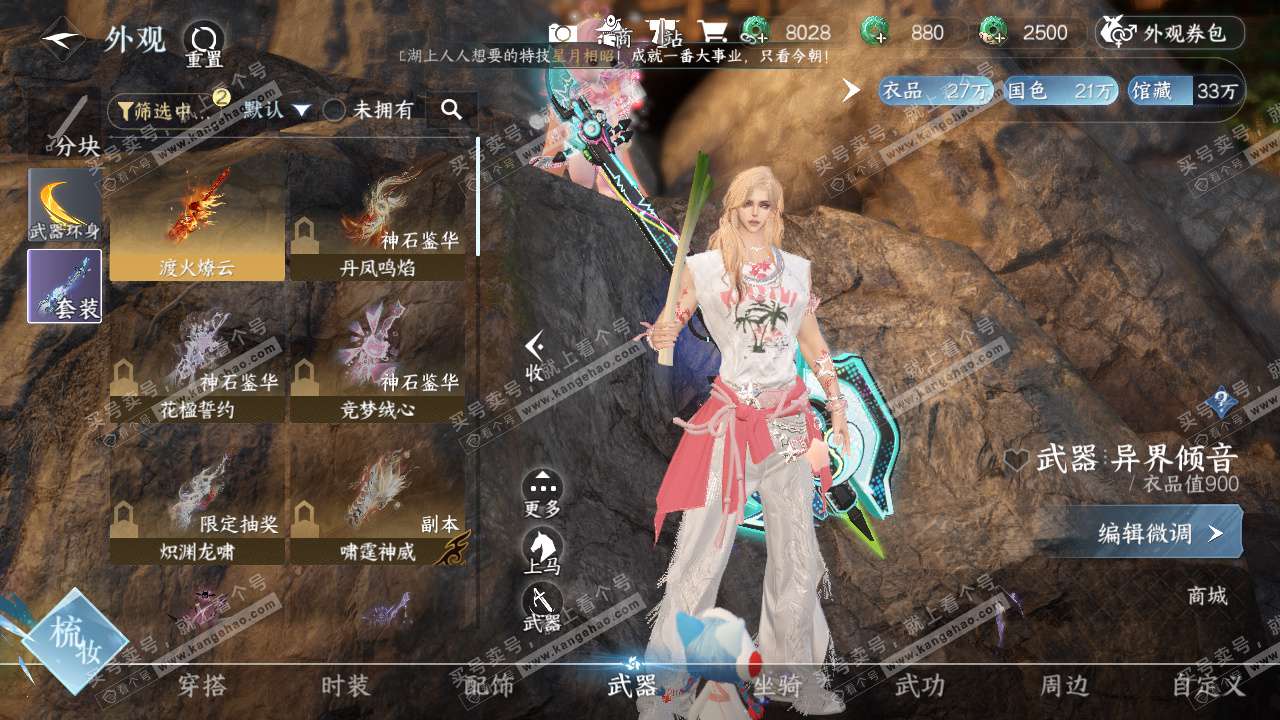This screenshot has height=720, width=1280.
Task: Open the magnifying glass search
Action: (x=451, y=110)
